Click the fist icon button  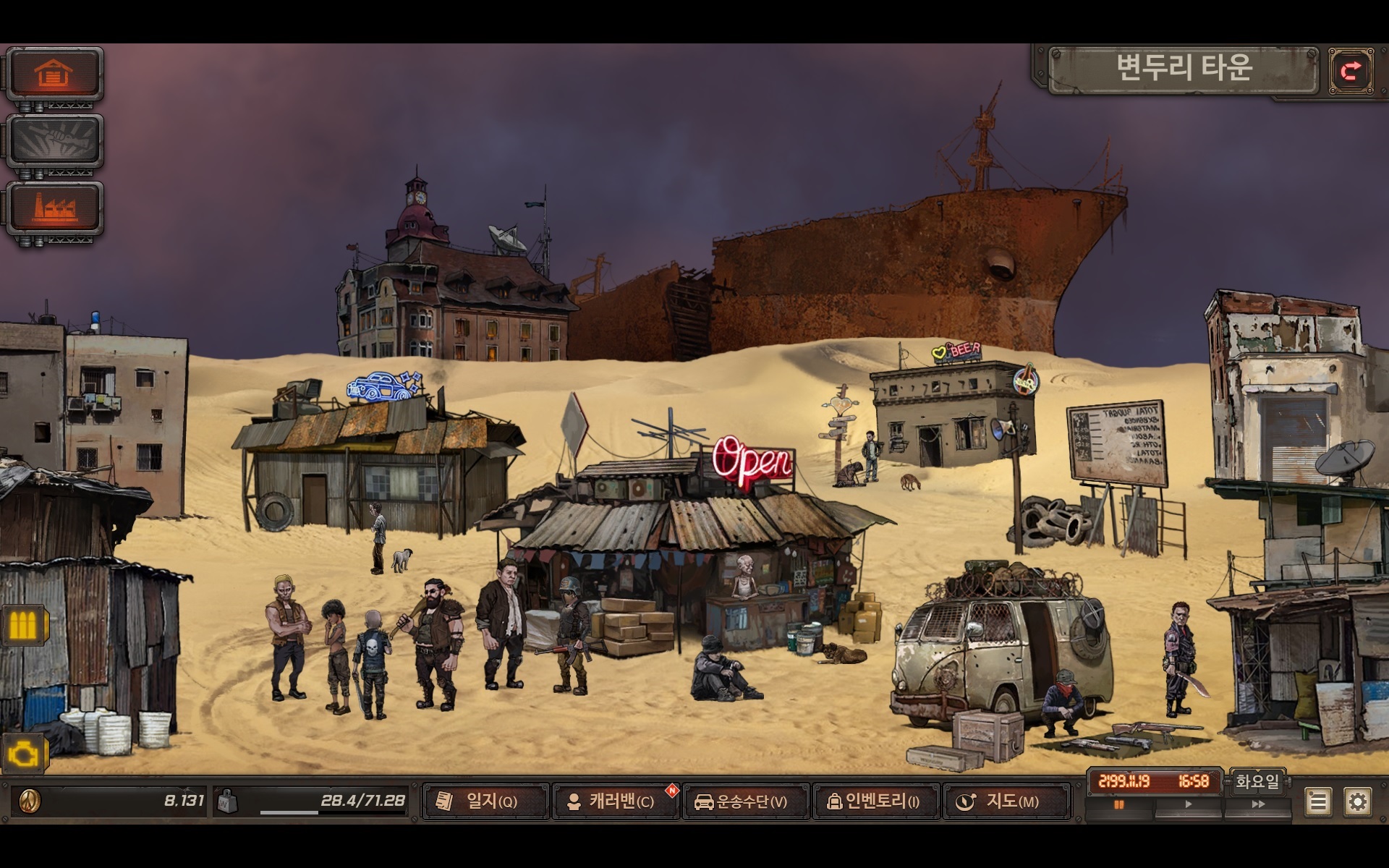(x=54, y=141)
